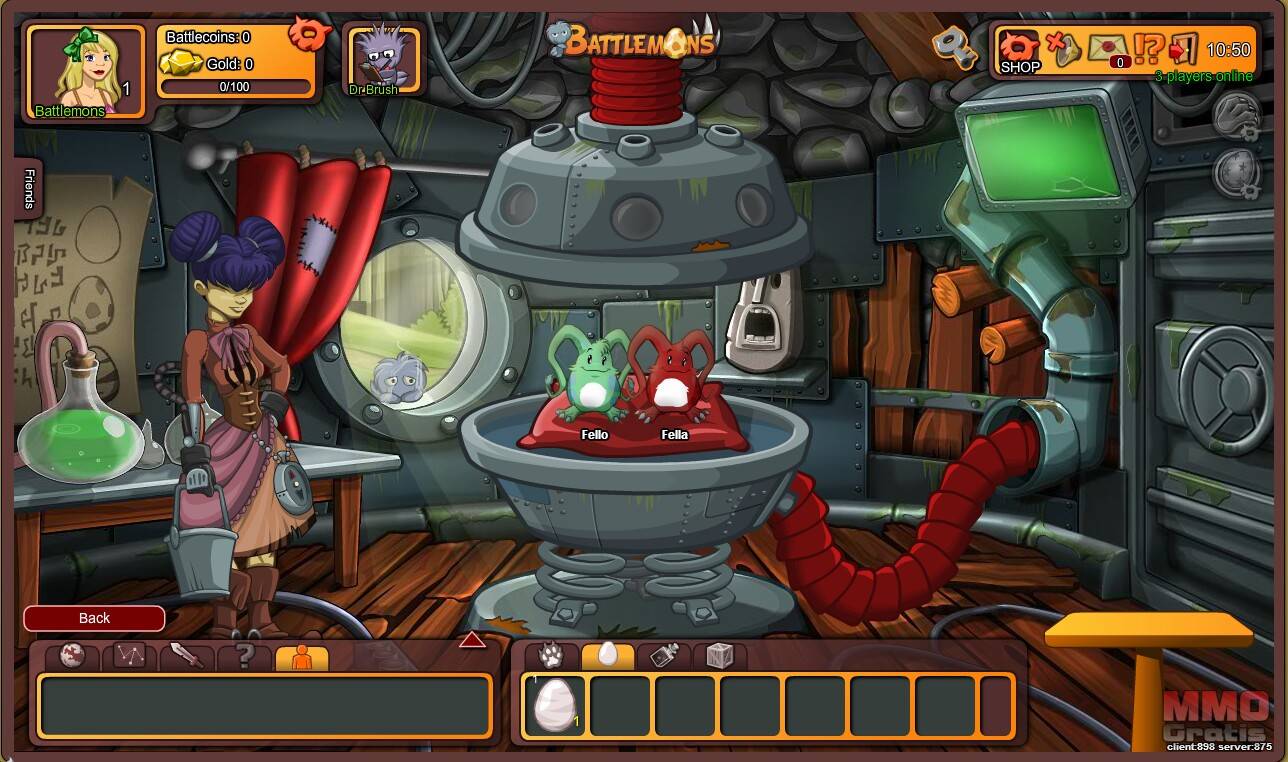
Task: Expand the chat panel with red arrow
Action: point(472,640)
